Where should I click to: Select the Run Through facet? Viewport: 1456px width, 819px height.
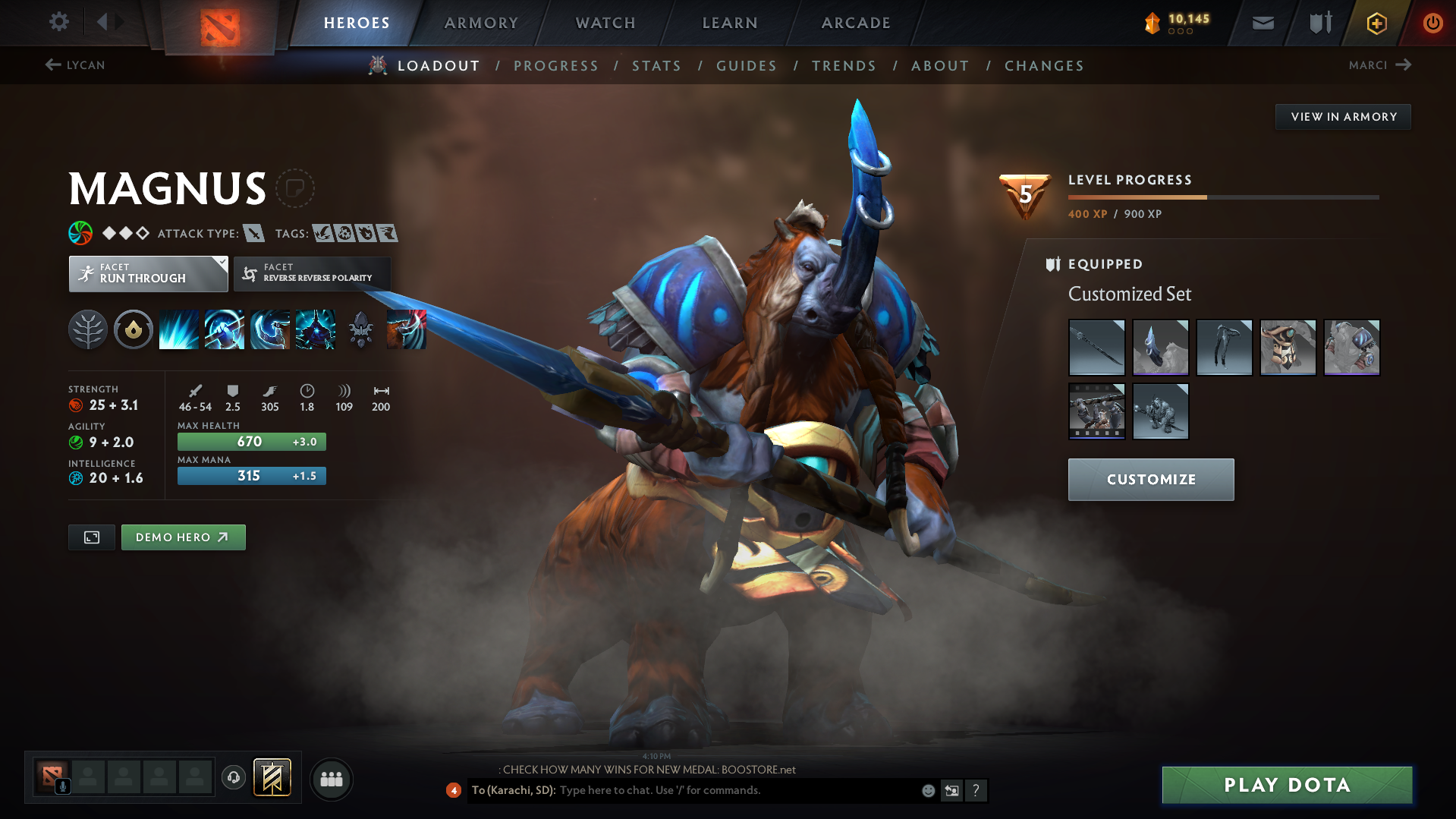[148, 273]
